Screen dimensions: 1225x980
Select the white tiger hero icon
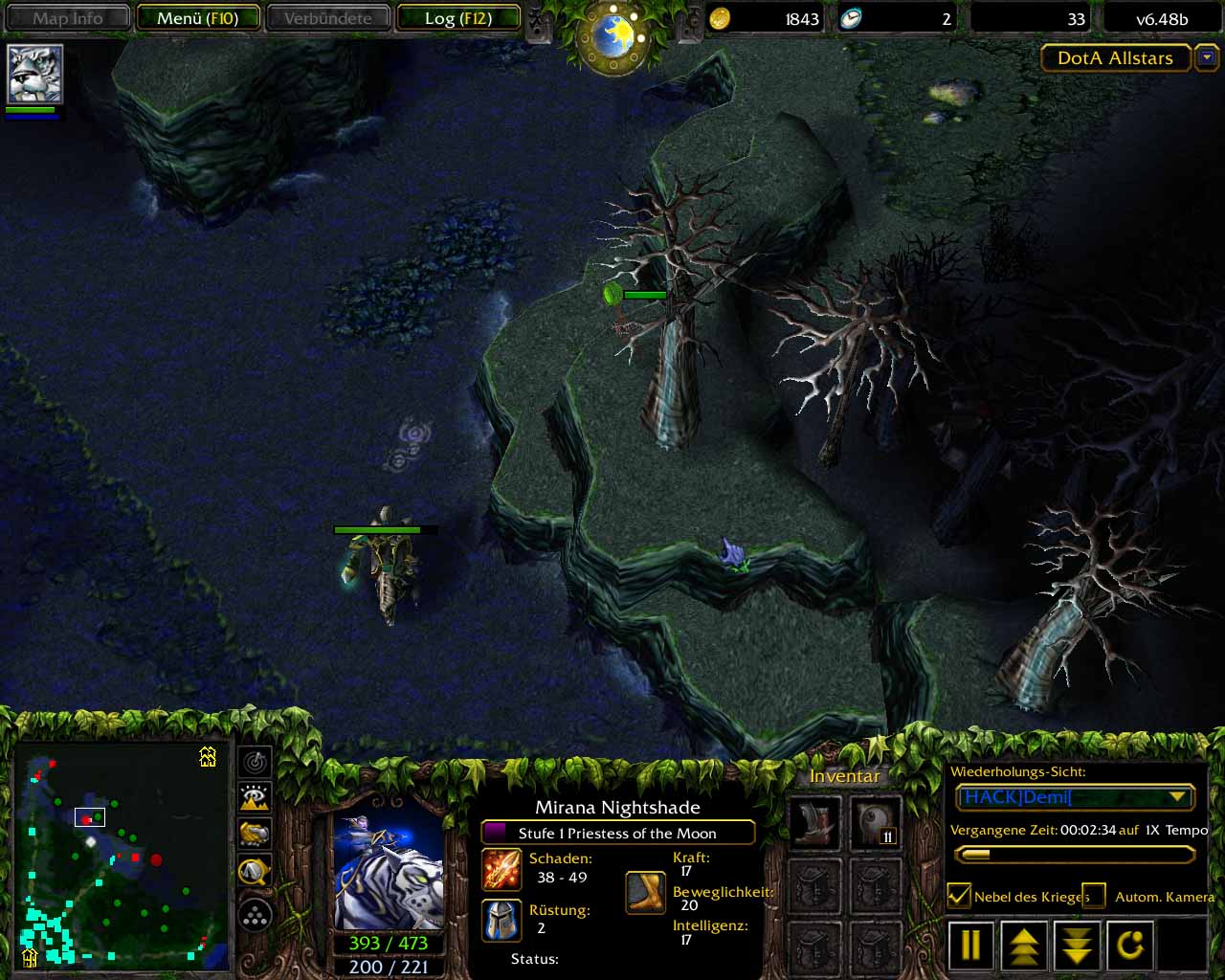click(34, 74)
